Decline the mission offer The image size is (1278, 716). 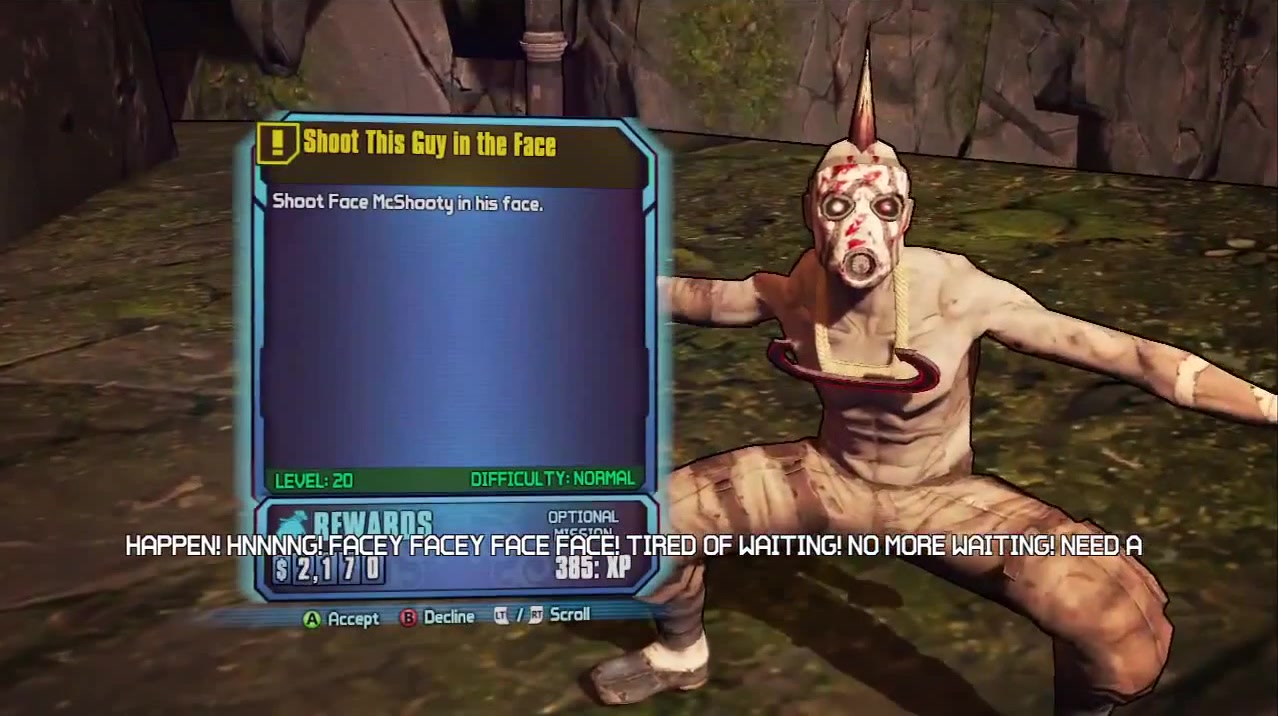click(x=437, y=617)
